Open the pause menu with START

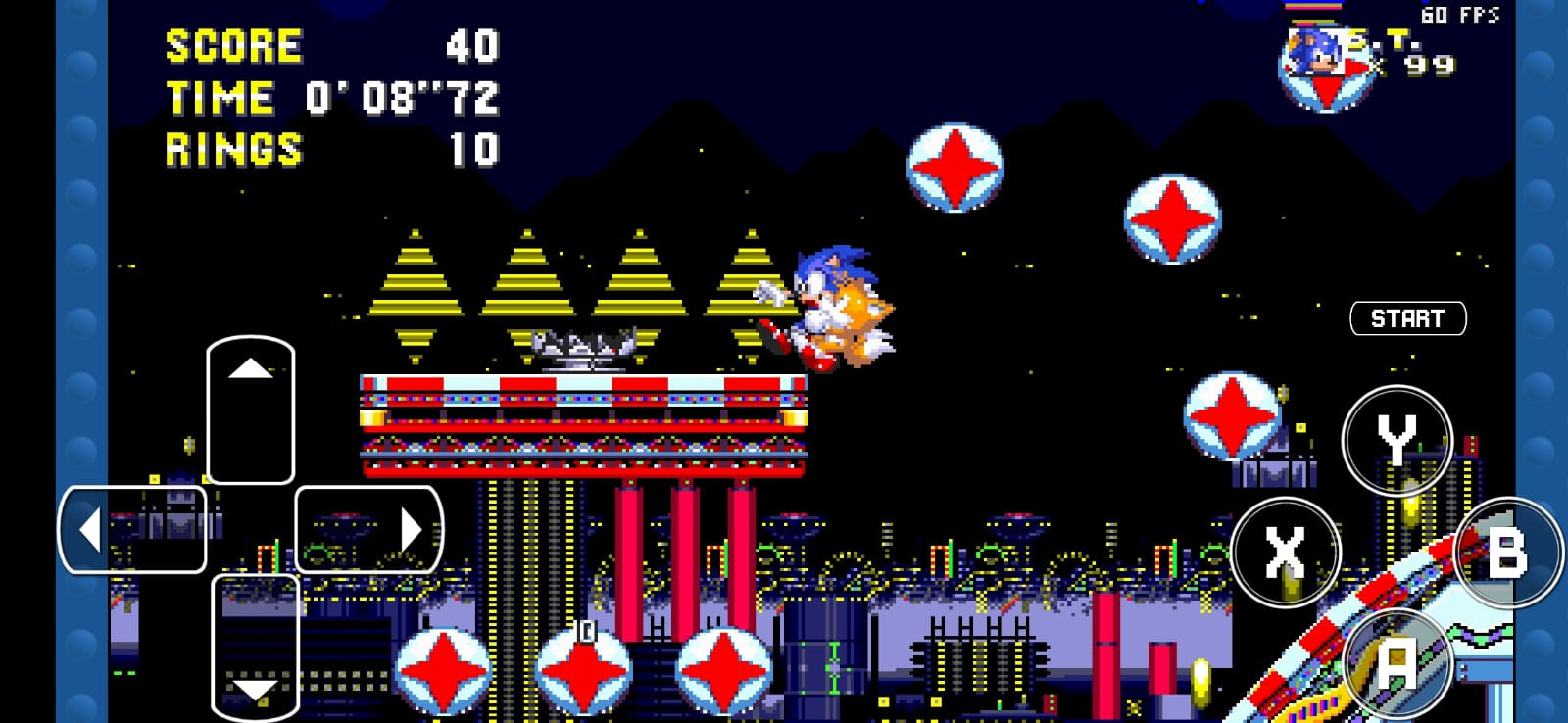[x=1408, y=316]
